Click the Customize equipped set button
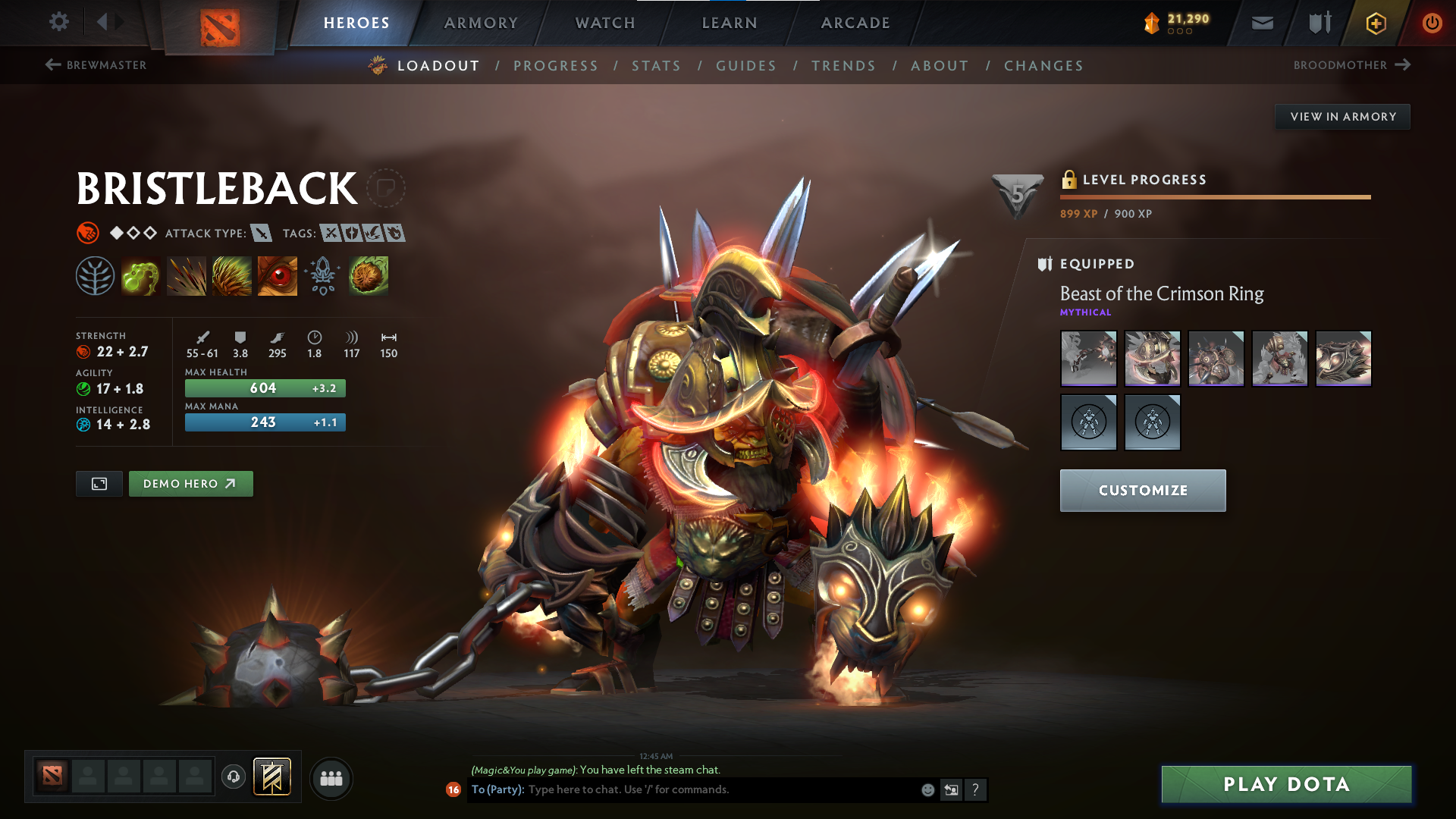The height and width of the screenshot is (819, 1456). (1142, 490)
